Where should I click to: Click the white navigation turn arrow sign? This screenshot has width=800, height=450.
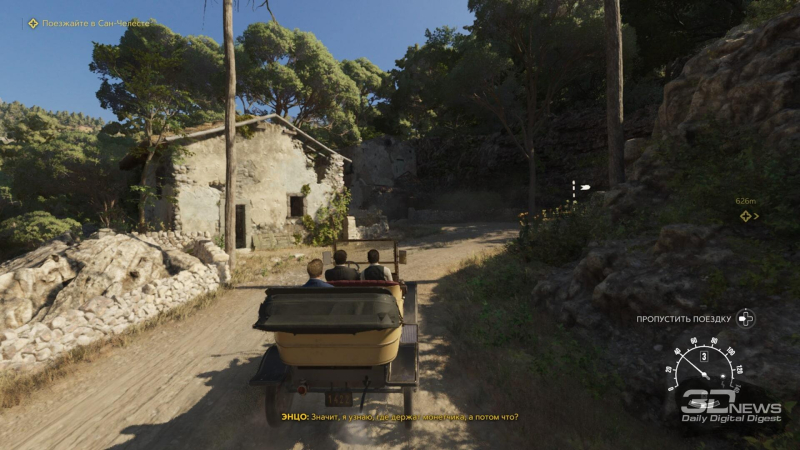point(578,188)
